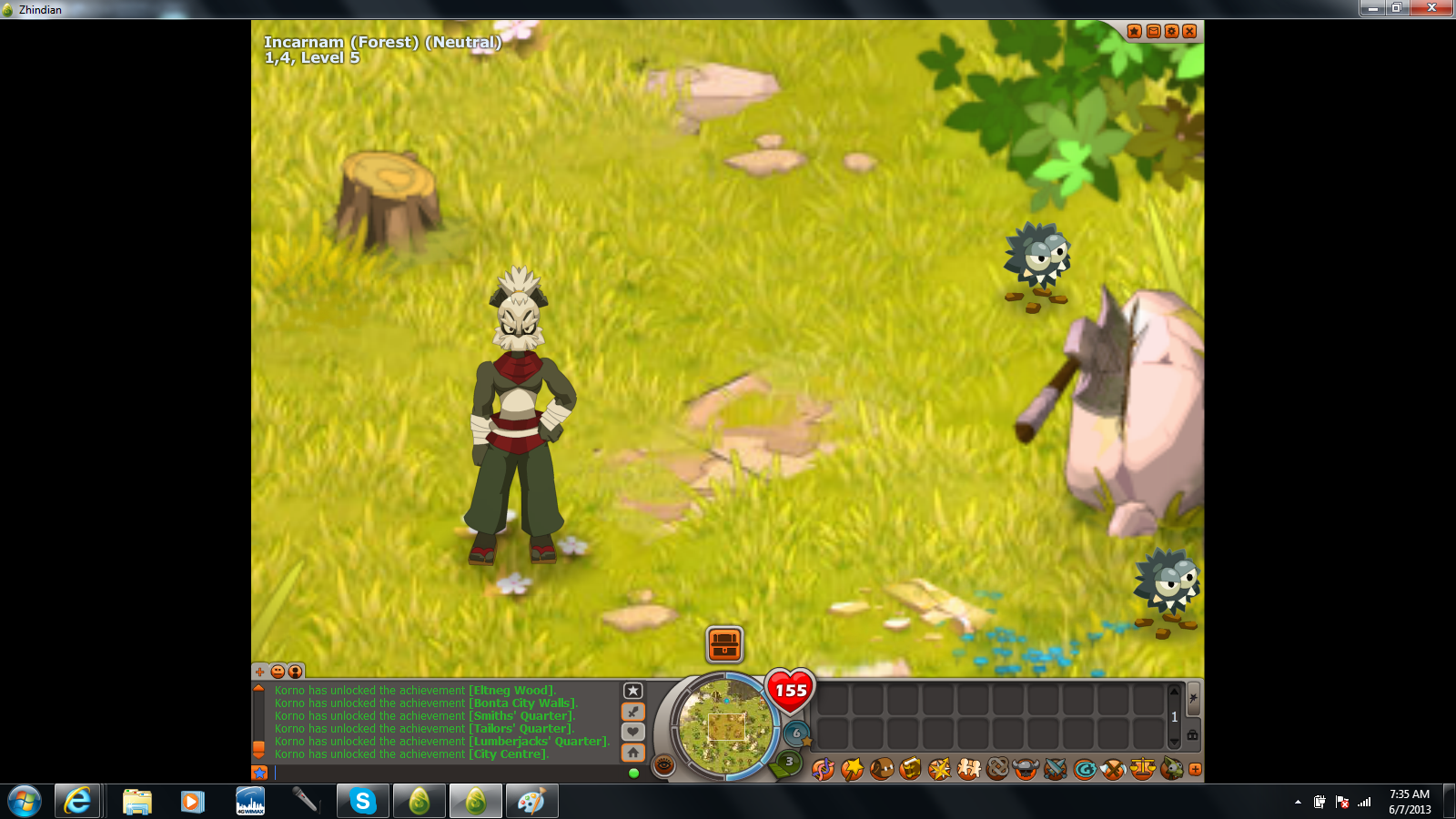Open Skype from the Windows taskbar
1456x819 pixels.
click(363, 802)
